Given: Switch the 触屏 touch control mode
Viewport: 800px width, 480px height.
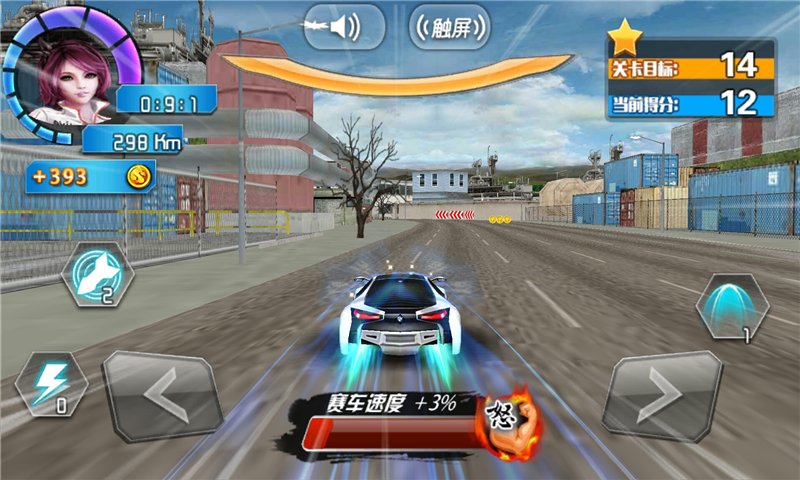Looking at the screenshot, I should pyautogui.click(x=450, y=27).
